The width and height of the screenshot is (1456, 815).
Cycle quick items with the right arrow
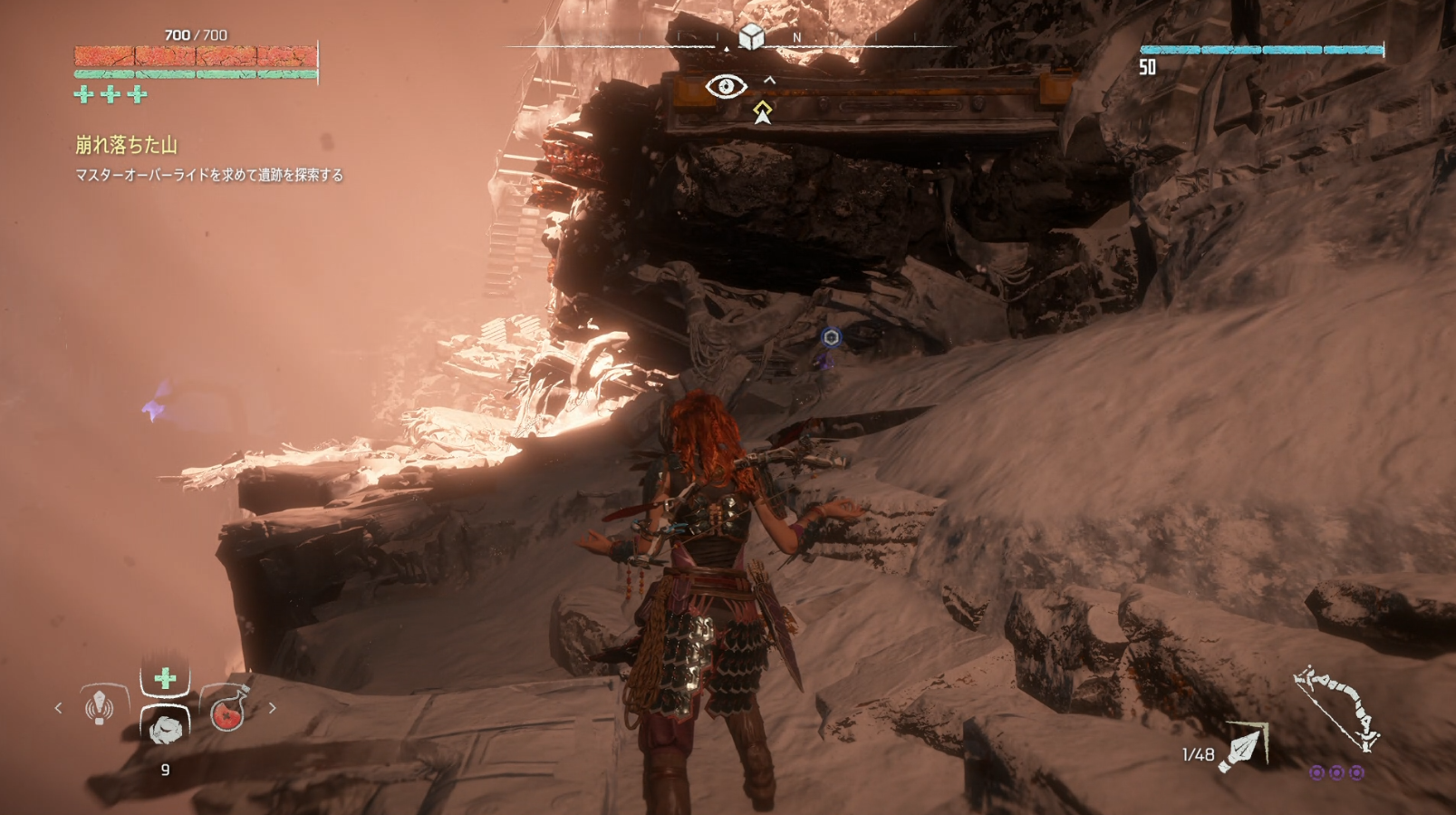[272, 708]
